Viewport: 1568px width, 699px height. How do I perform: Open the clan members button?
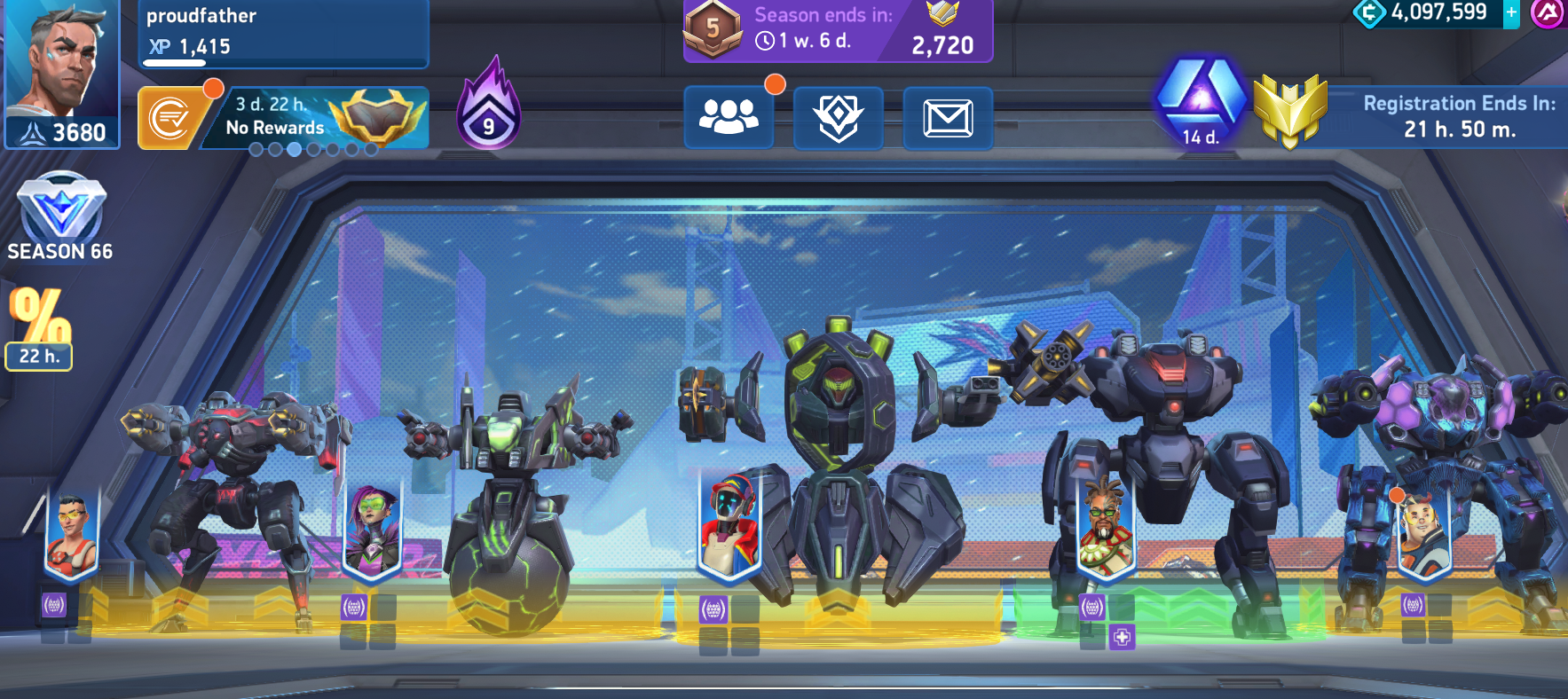click(729, 117)
